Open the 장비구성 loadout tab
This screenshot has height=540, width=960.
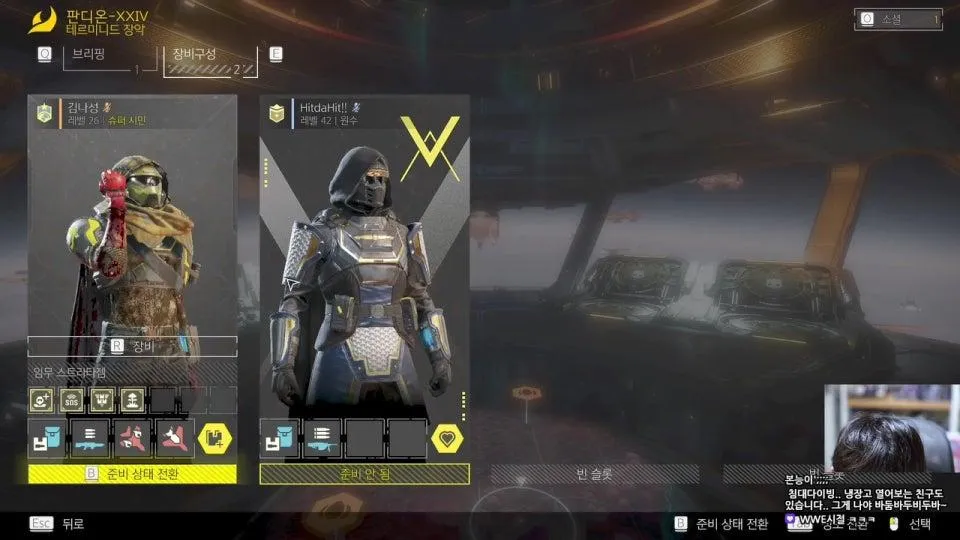coord(209,59)
